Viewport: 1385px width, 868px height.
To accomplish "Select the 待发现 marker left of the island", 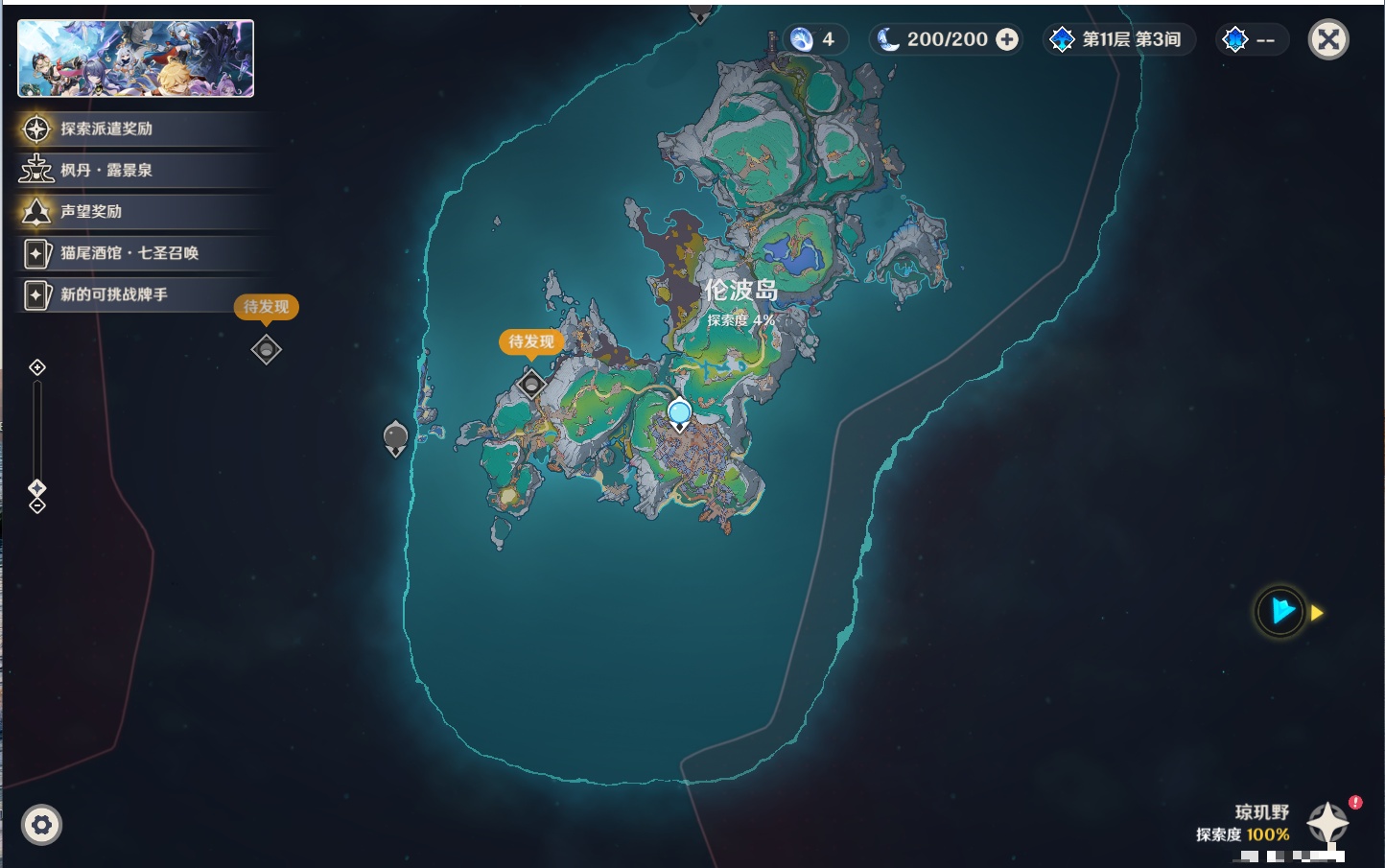I will tap(266, 350).
